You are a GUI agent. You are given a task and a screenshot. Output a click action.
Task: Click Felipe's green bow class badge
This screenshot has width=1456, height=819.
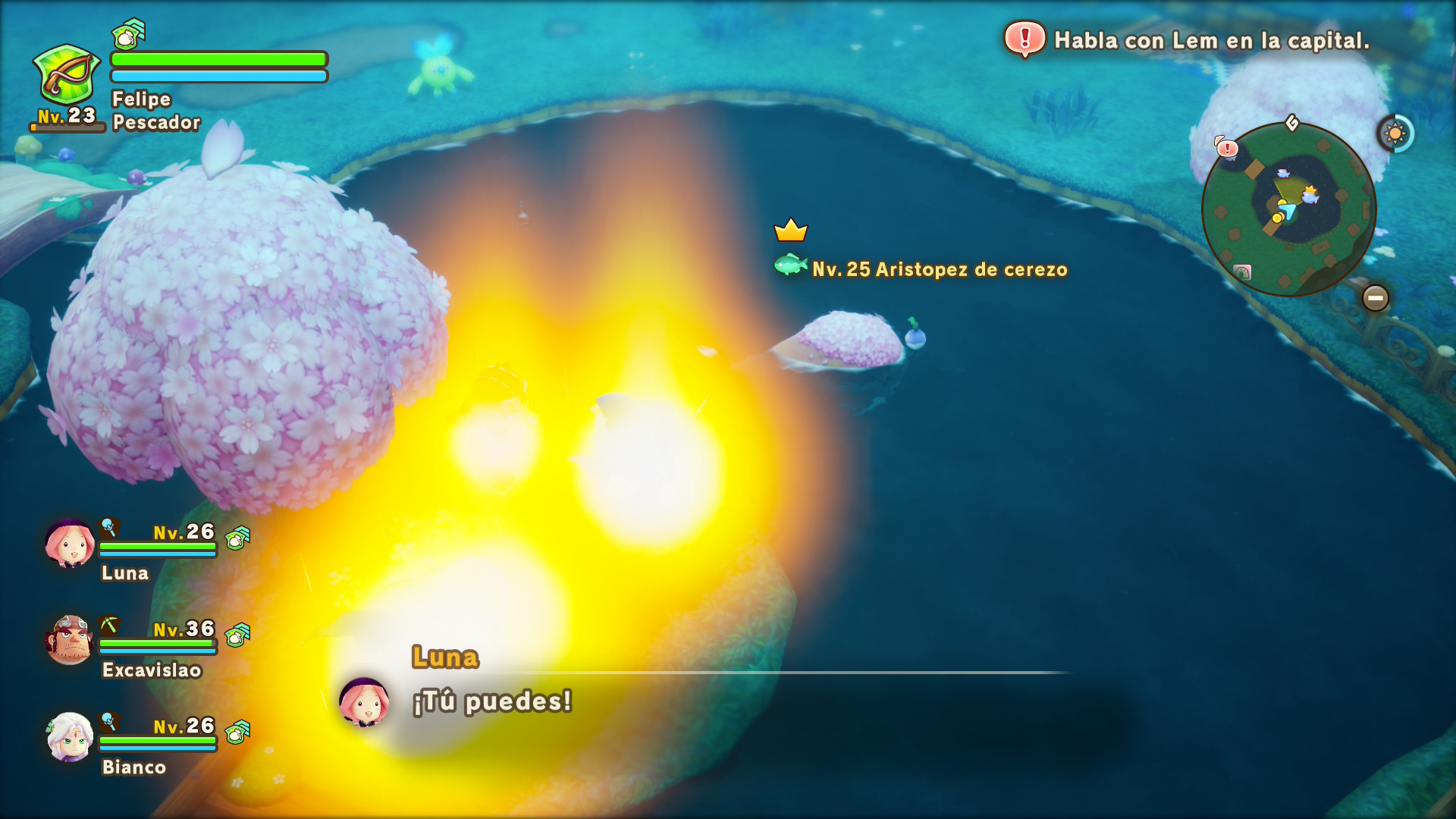(67, 74)
